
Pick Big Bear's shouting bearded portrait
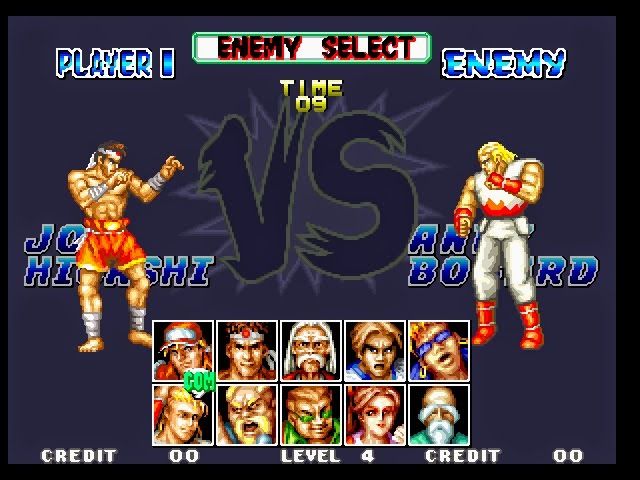pos(247,414)
